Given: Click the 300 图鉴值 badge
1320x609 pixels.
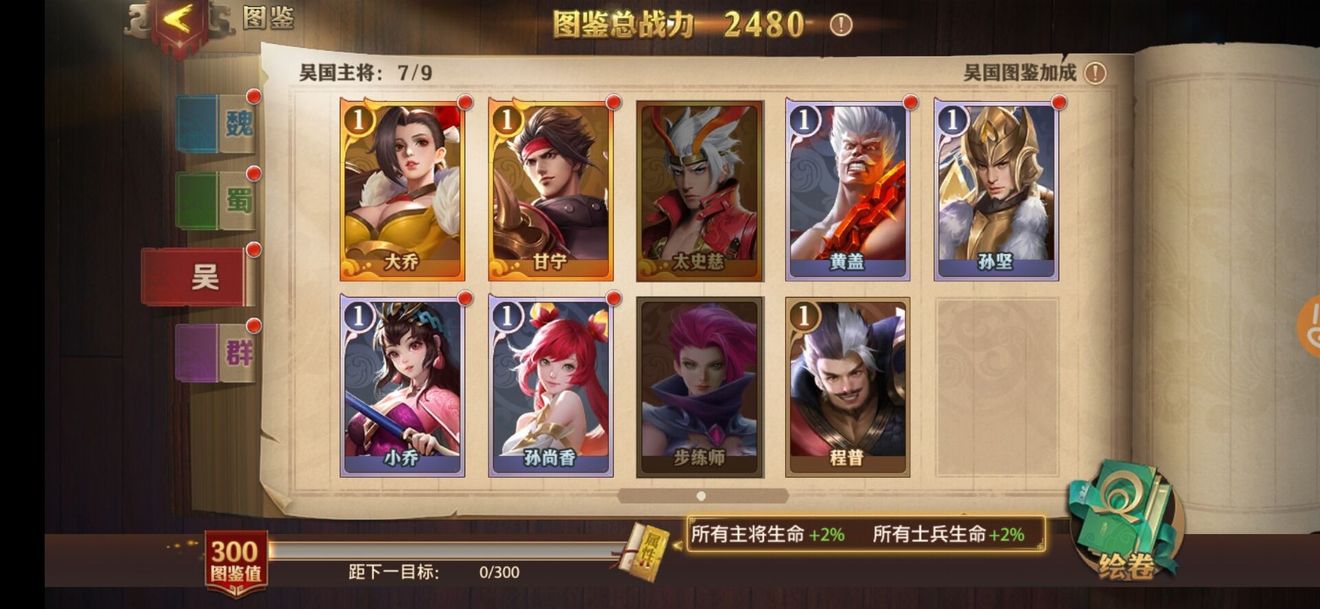Looking at the screenshot, I should click(x=236, y=562).
